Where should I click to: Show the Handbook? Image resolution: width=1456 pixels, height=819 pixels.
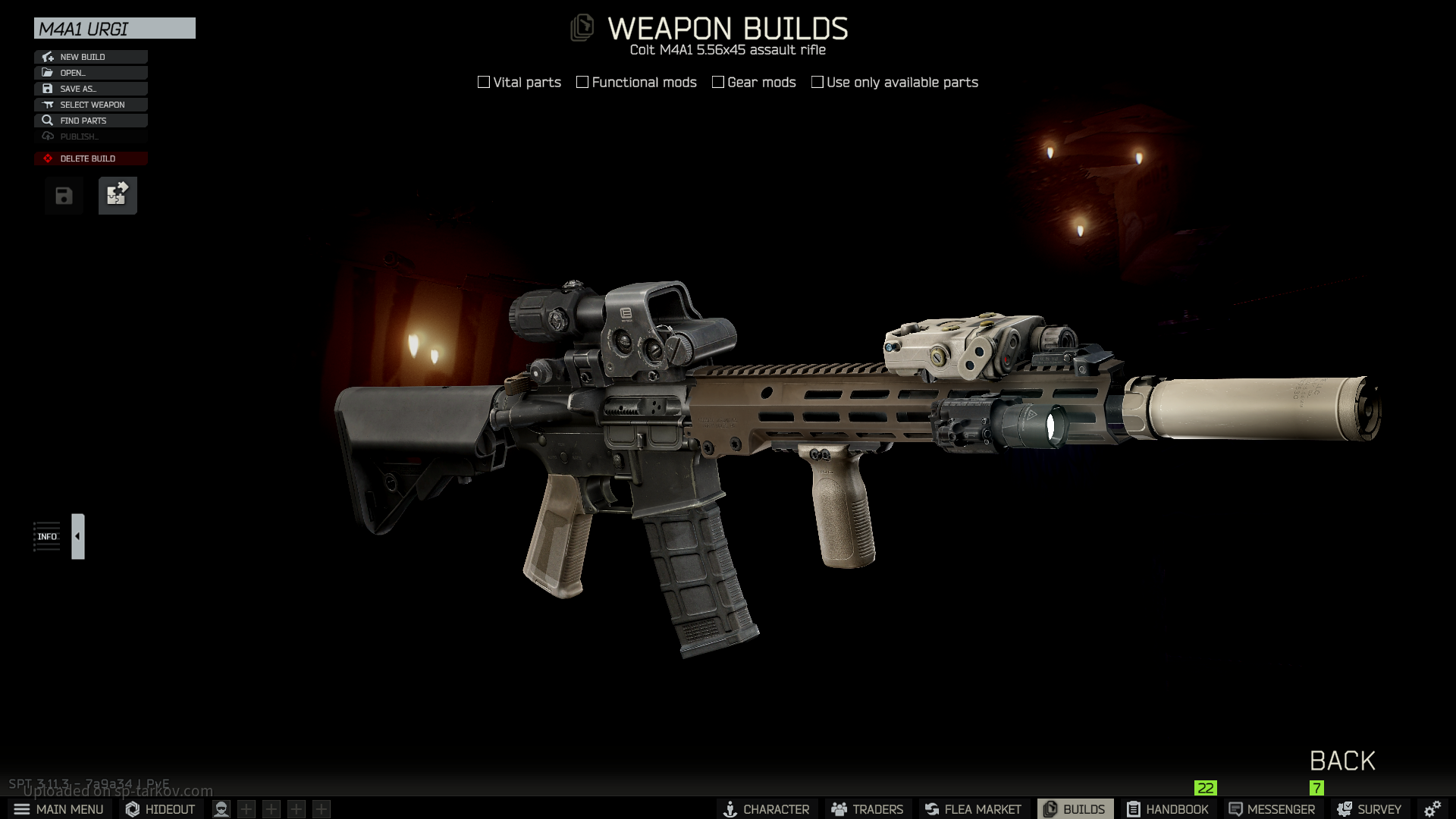(1168, 809)
